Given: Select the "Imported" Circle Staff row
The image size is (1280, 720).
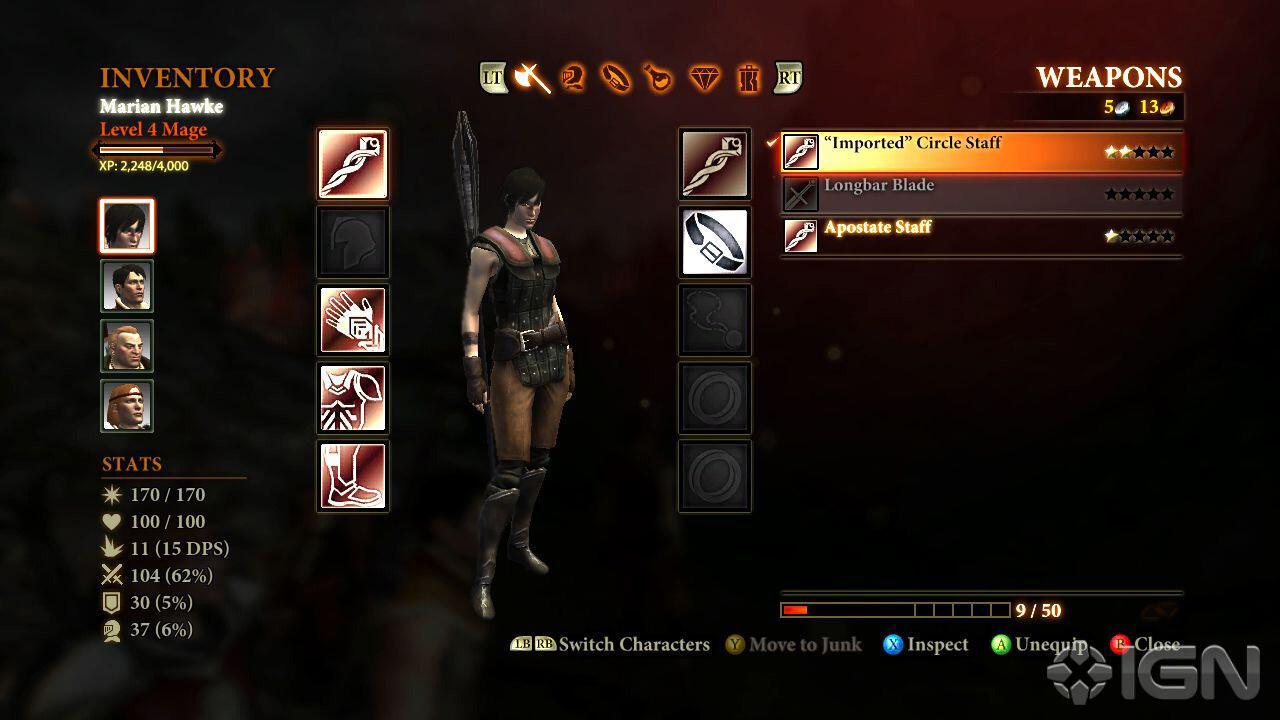Looking at the screenshot, I should click(980, 152).
